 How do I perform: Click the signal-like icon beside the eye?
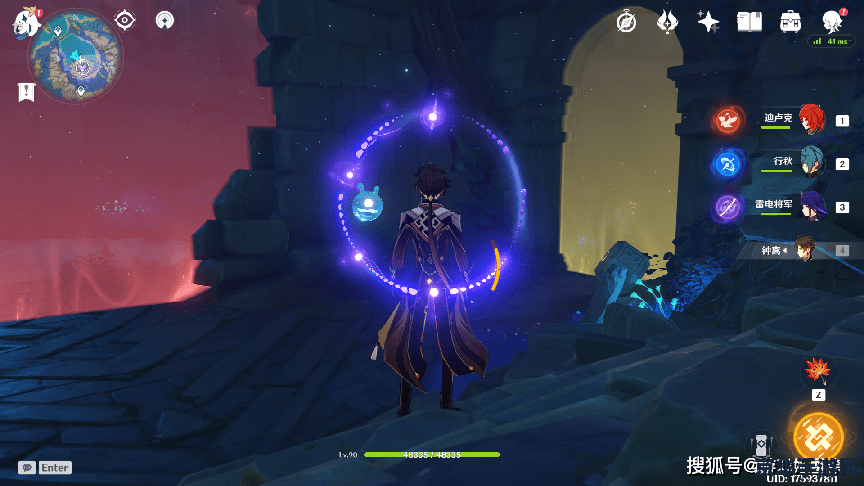[x=164, y=20]
